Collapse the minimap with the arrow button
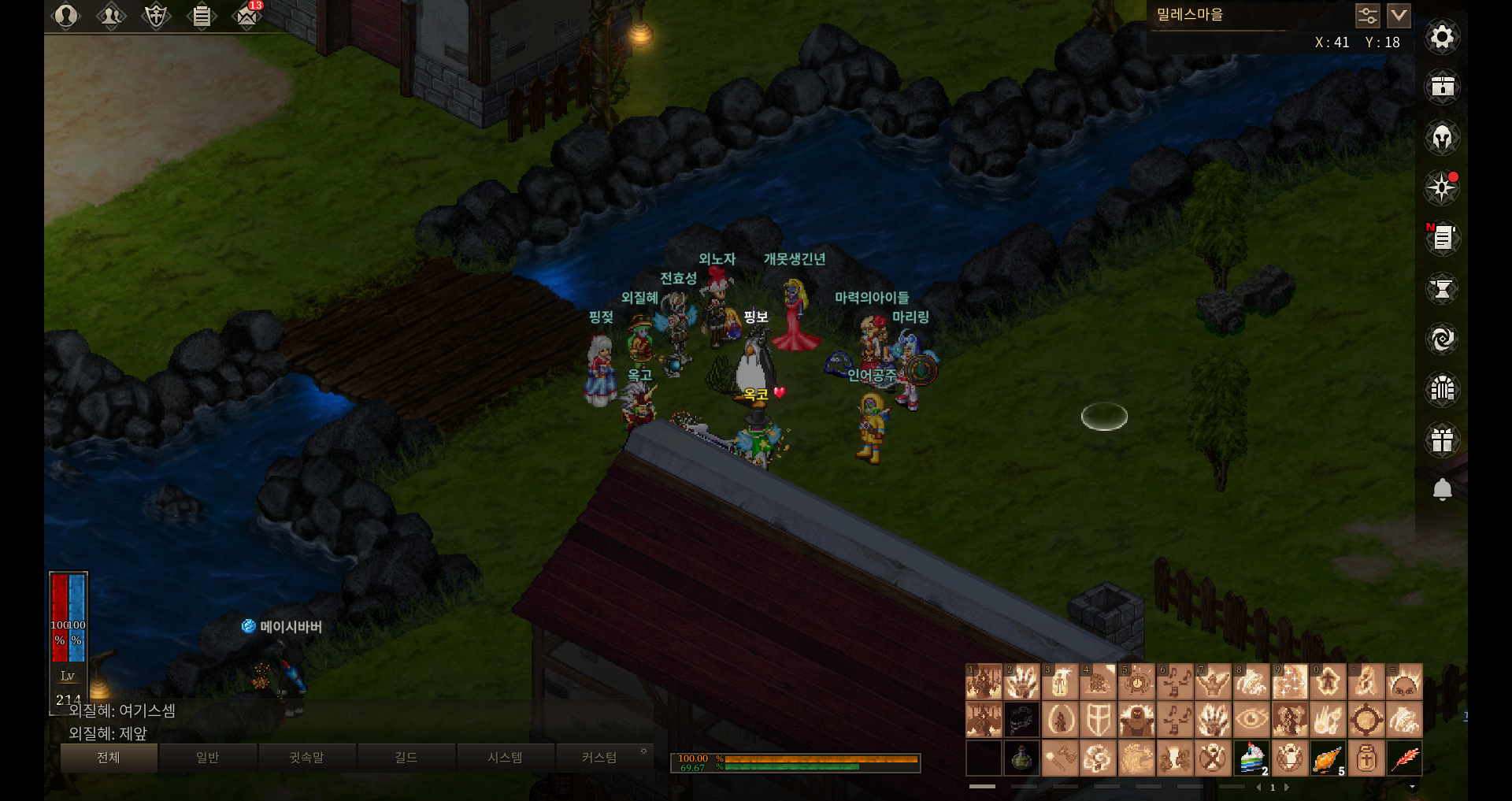This screenshot has height=801, width=1512. [x=1399, y=15]
